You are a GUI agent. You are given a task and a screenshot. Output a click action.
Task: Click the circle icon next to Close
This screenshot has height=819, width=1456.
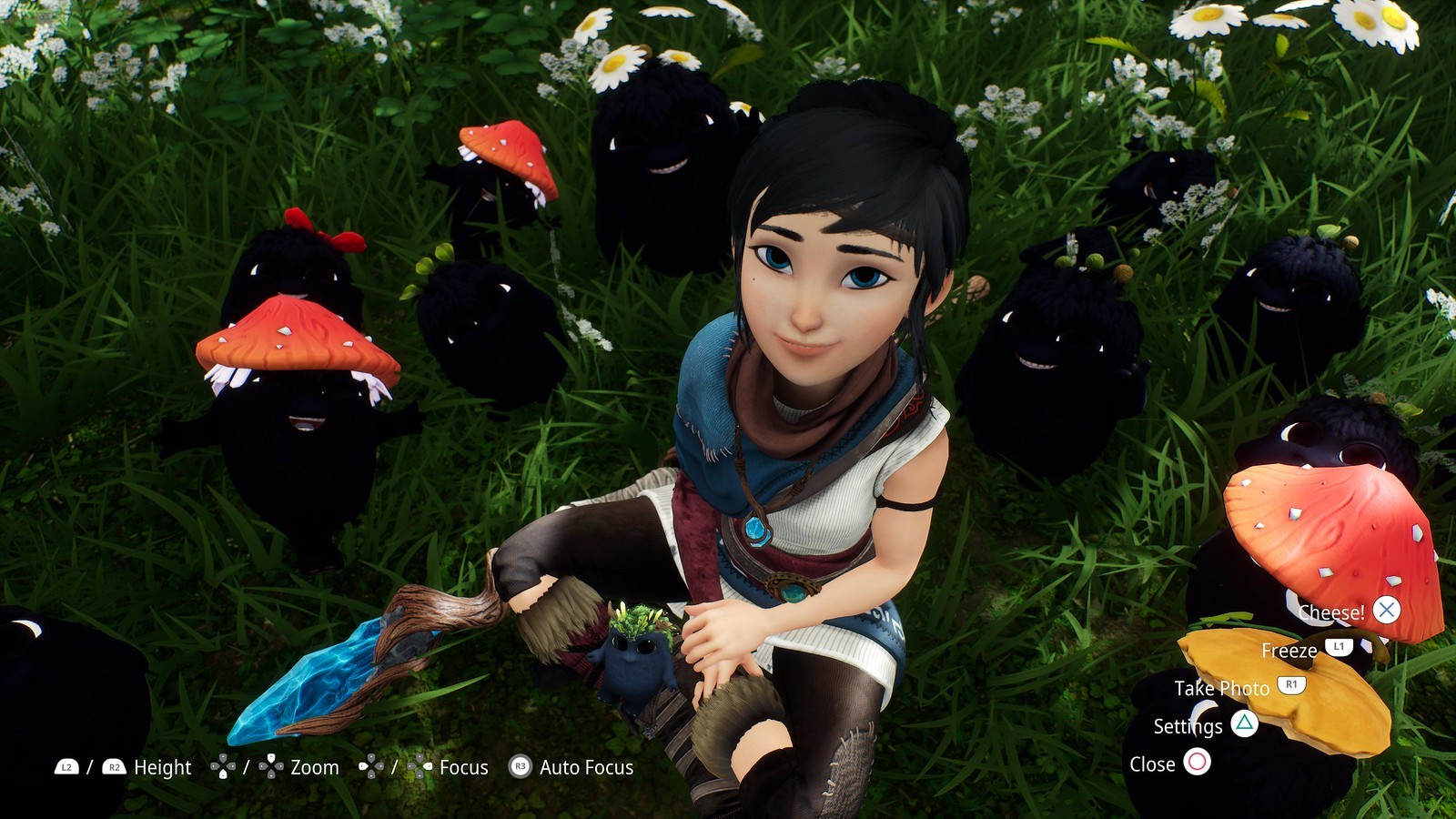(x=1197, y=763)
